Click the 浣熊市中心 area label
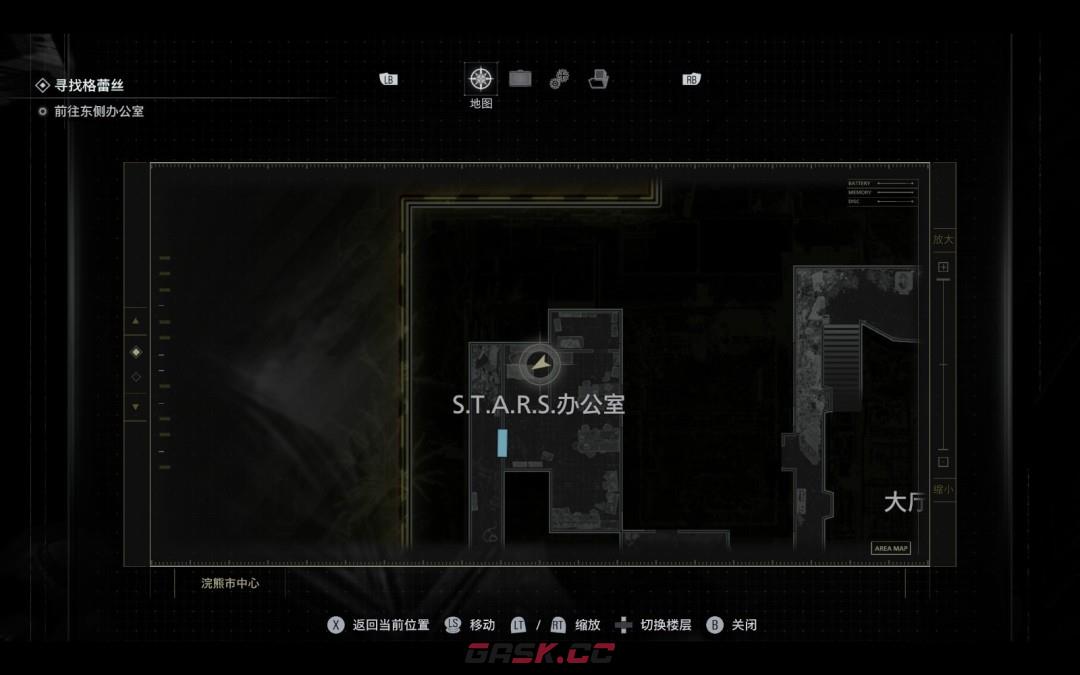 [x=230, y=582]
